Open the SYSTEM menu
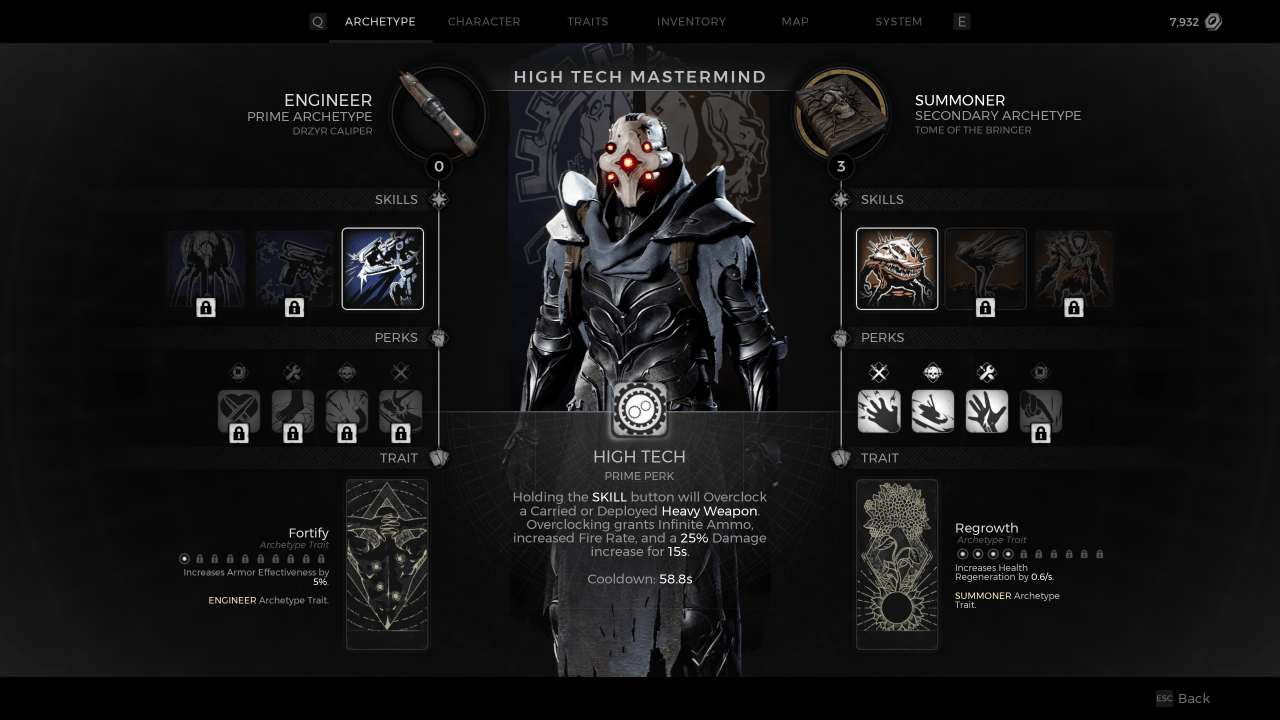1280x720 pixels. pos(898,21)
